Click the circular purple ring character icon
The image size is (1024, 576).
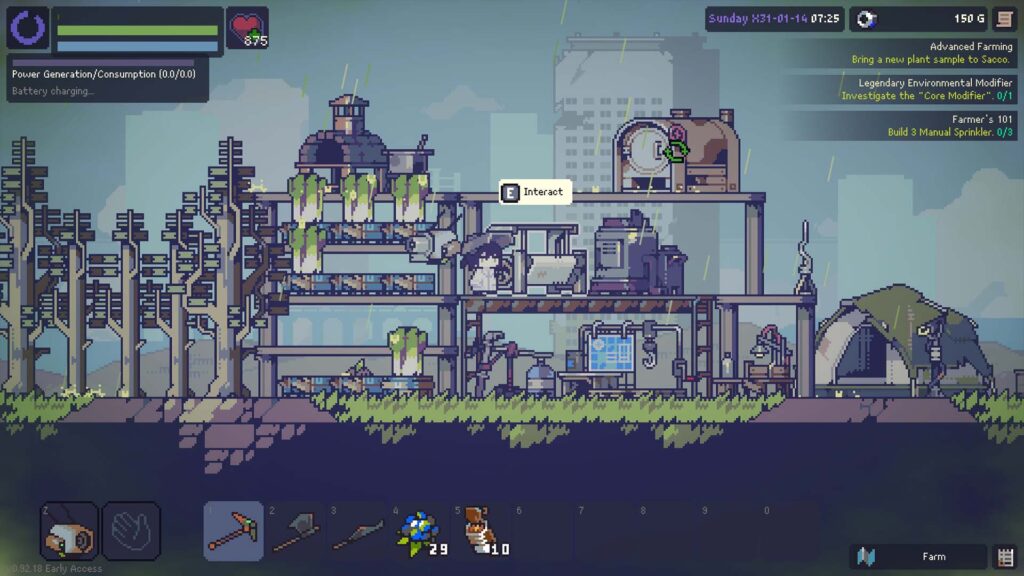pos(28,28)
